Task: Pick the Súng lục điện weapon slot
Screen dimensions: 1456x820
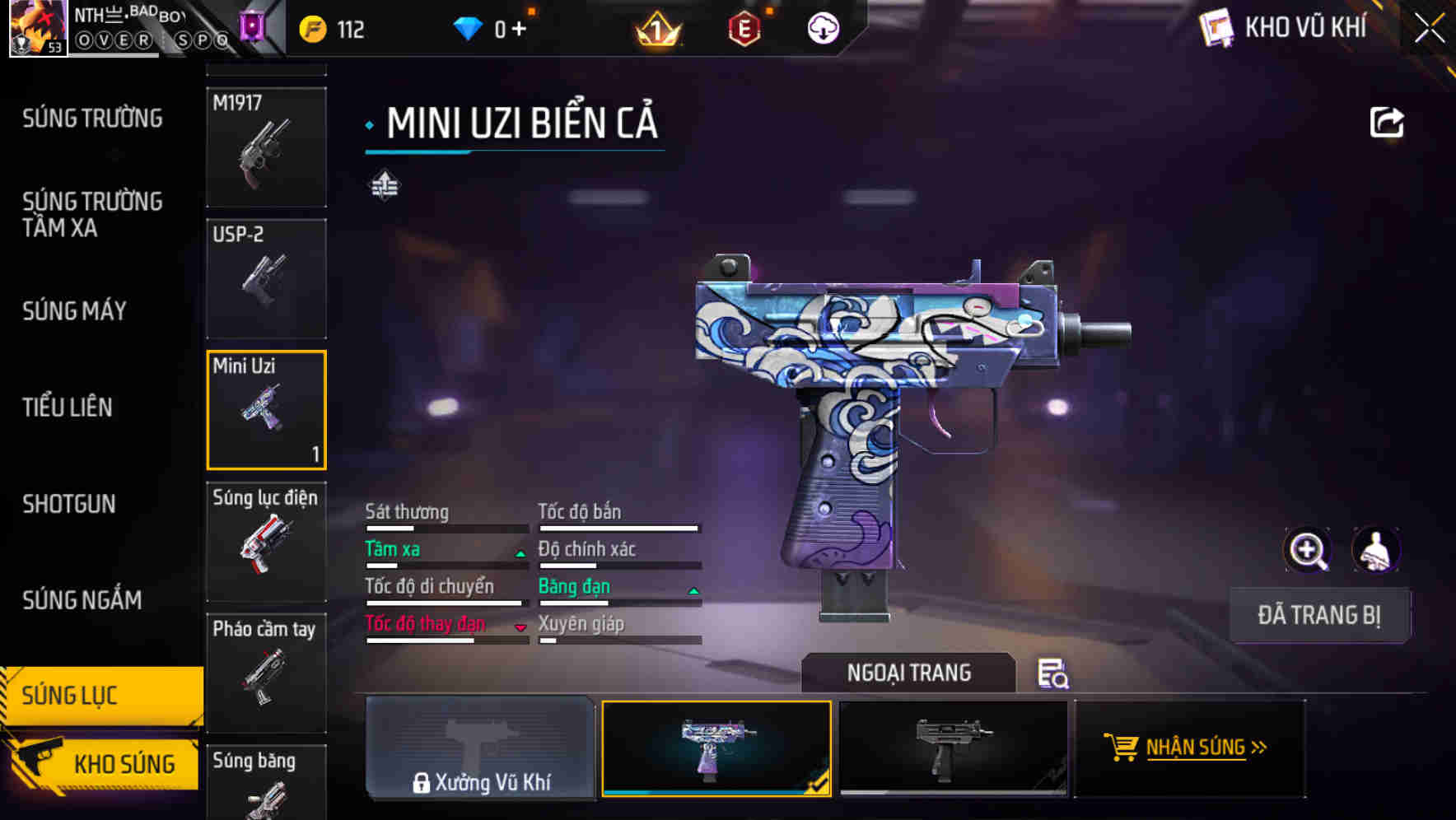Action: 266,542
